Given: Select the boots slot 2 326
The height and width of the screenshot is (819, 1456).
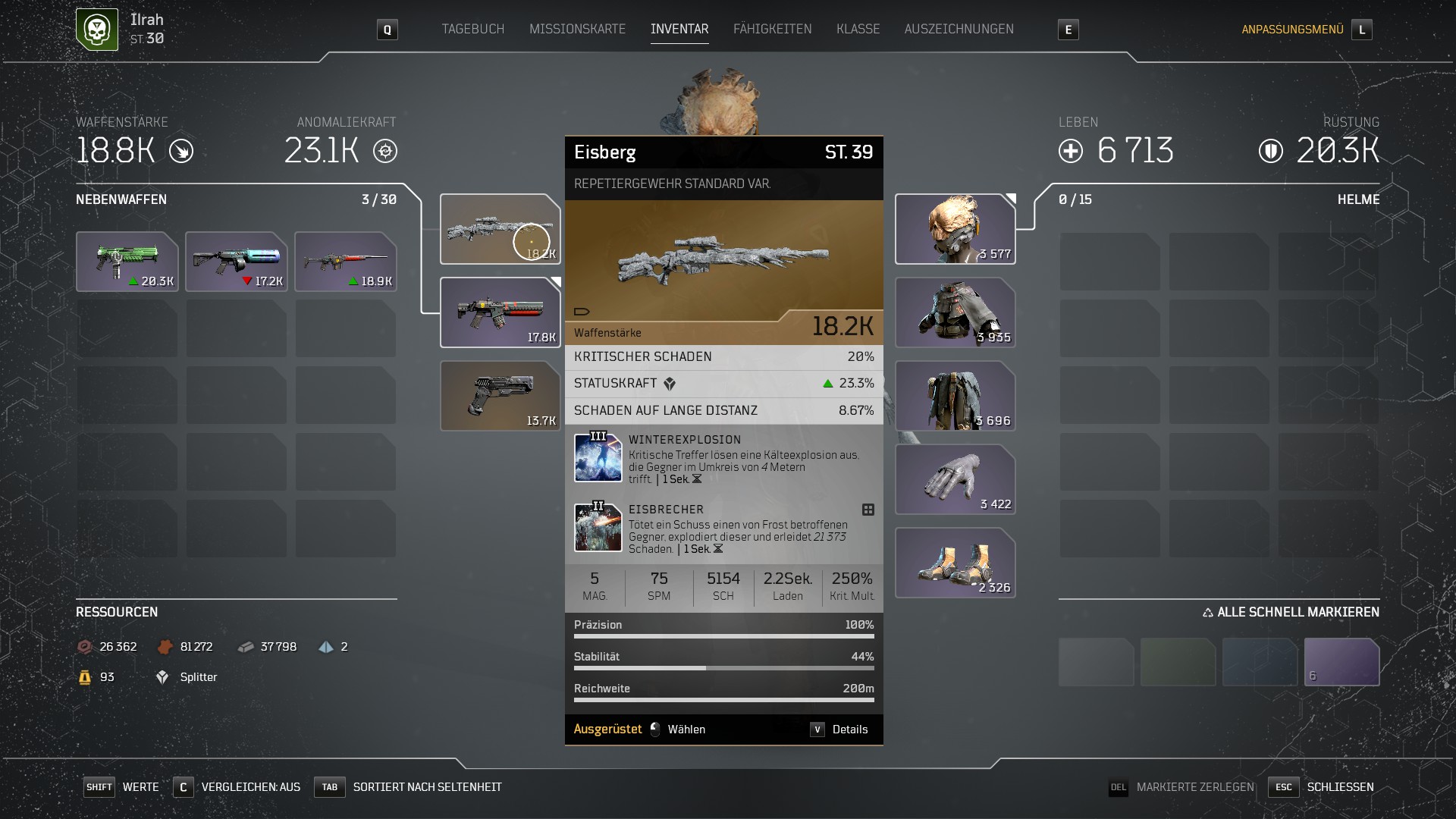Looking at the screenshot, I should 955,563.
